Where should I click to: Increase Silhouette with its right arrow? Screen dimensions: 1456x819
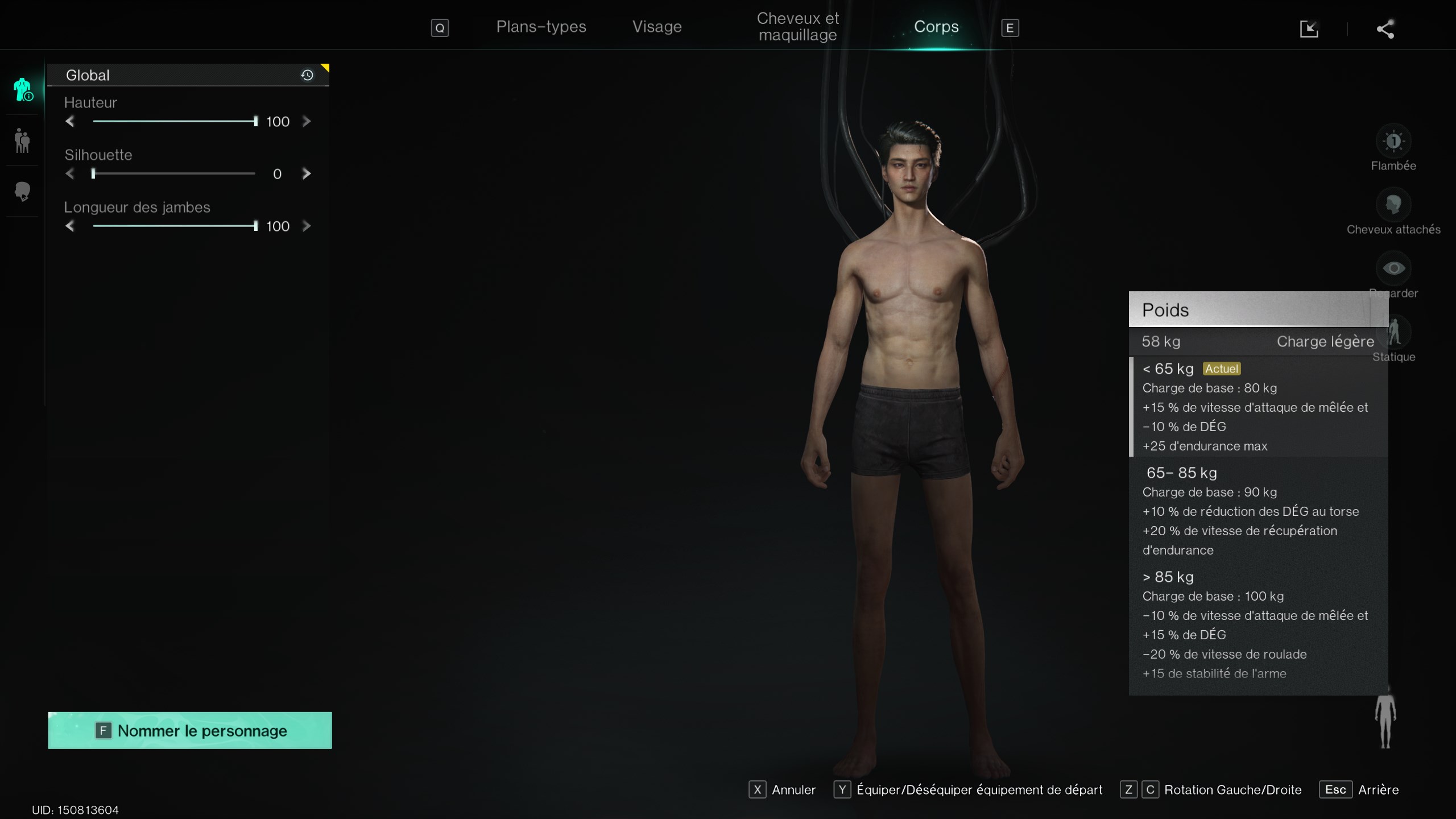coord(307,173)
